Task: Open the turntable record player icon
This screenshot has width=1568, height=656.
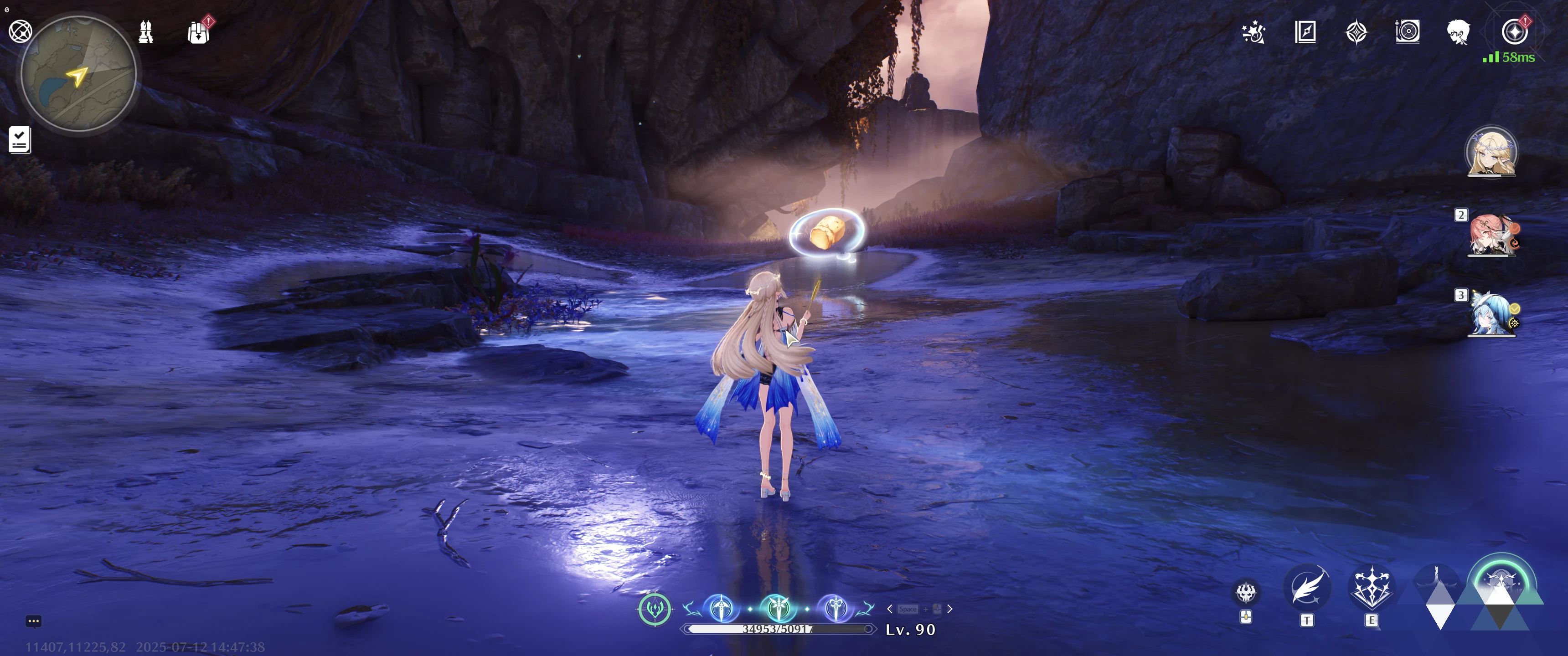Action: tap(1407, 31)
